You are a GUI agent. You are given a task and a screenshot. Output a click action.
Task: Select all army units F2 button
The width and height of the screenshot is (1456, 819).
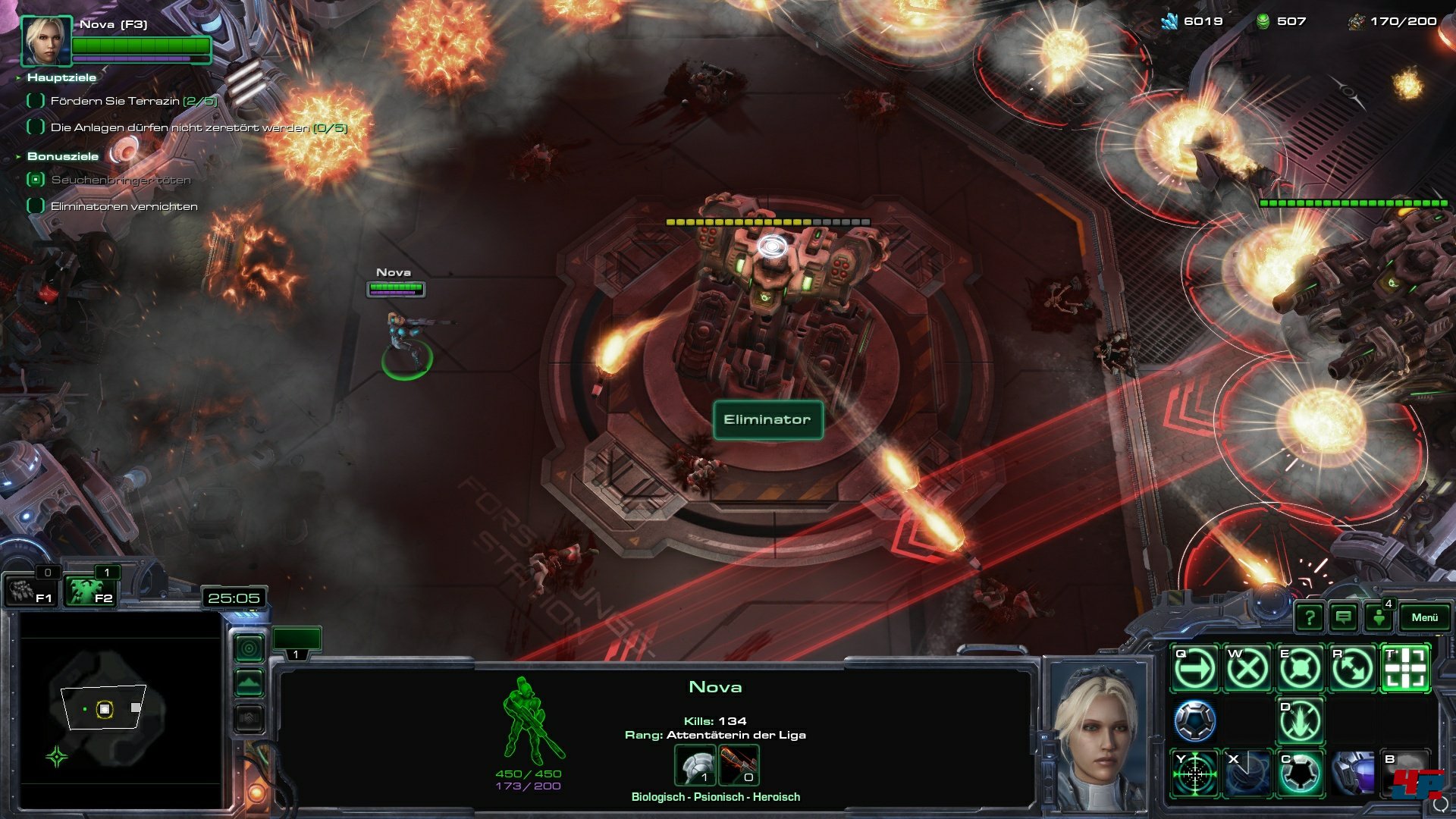[89, 591]
